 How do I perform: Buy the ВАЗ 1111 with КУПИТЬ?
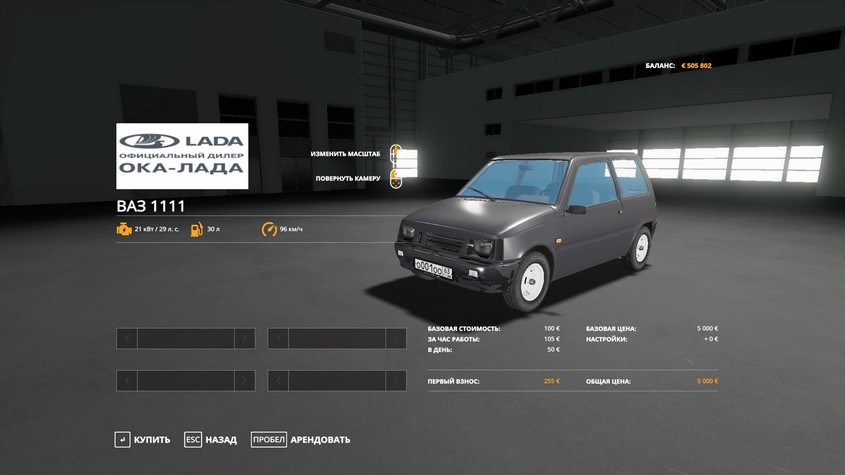[143, 440]
